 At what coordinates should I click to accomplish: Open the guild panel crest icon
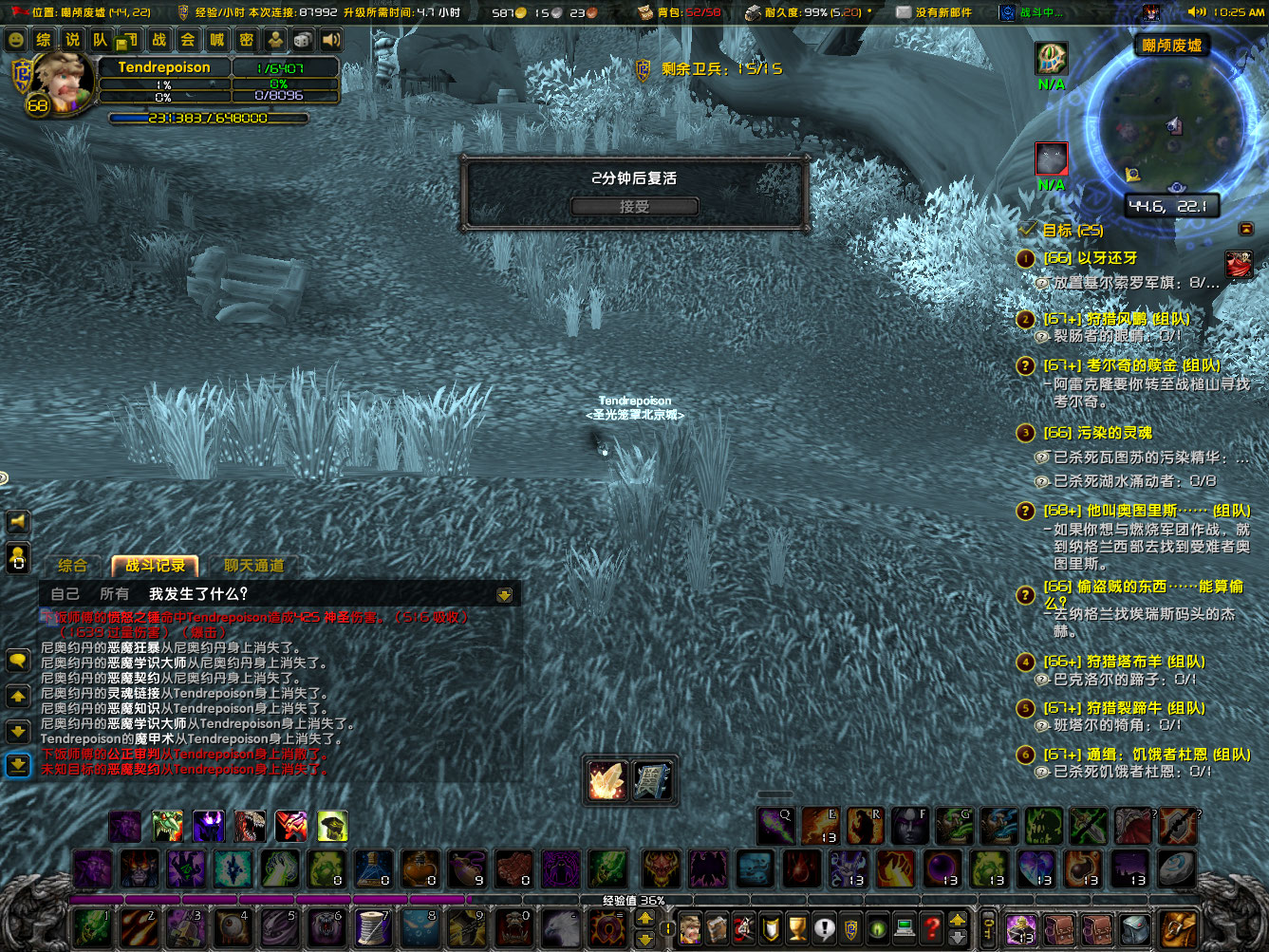pos(850,927)
